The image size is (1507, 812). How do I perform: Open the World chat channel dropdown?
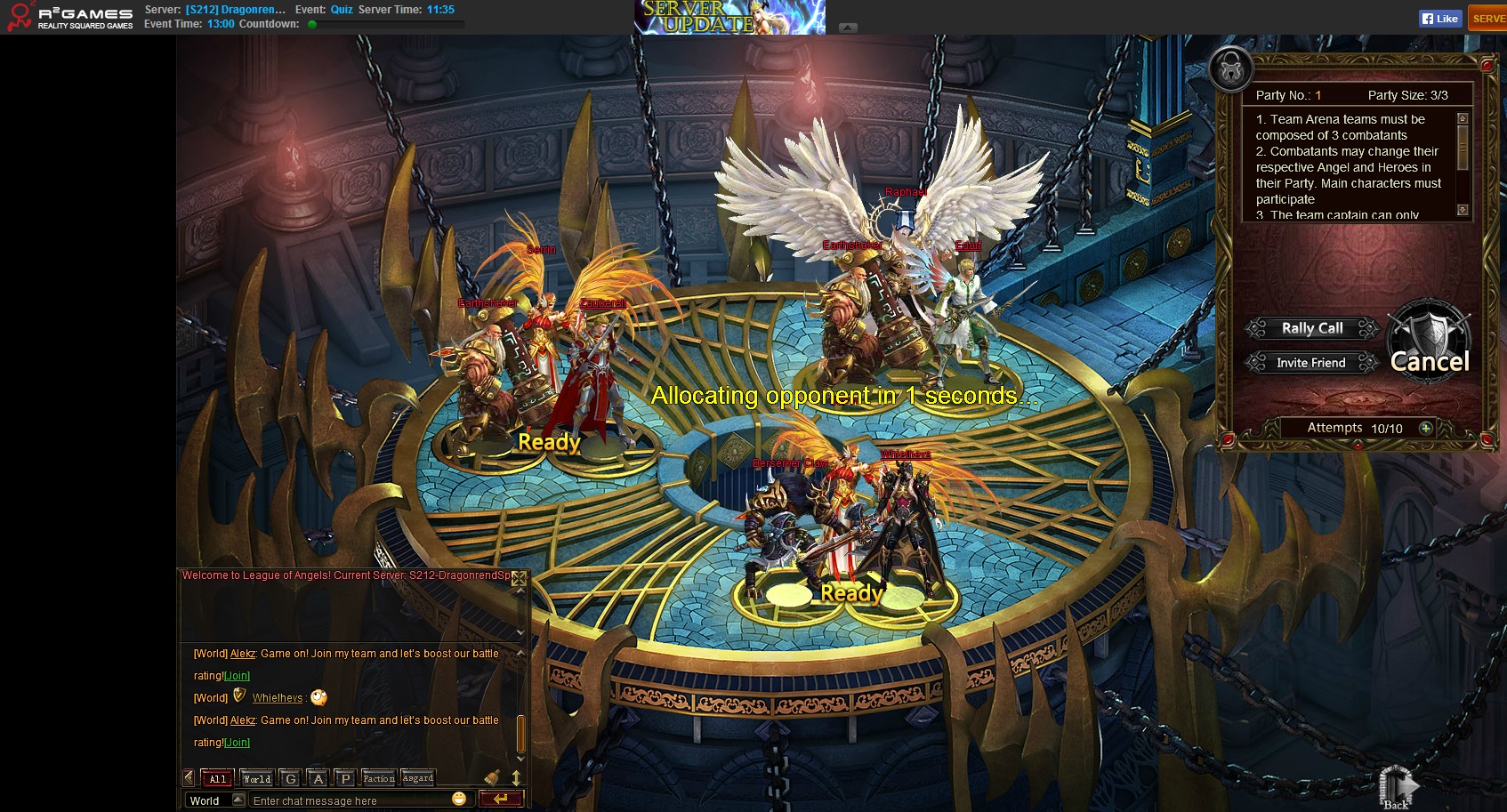pos(238,800)
